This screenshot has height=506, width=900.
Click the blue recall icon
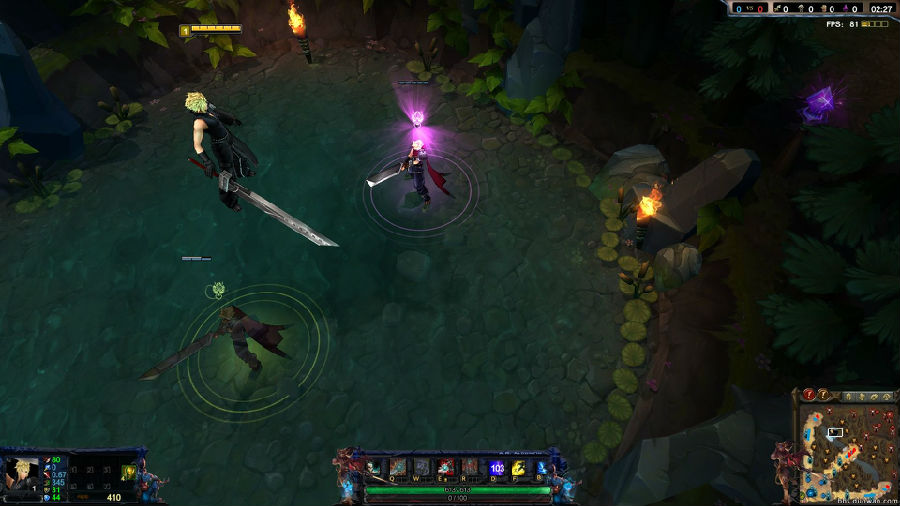[x=541, y=467]
